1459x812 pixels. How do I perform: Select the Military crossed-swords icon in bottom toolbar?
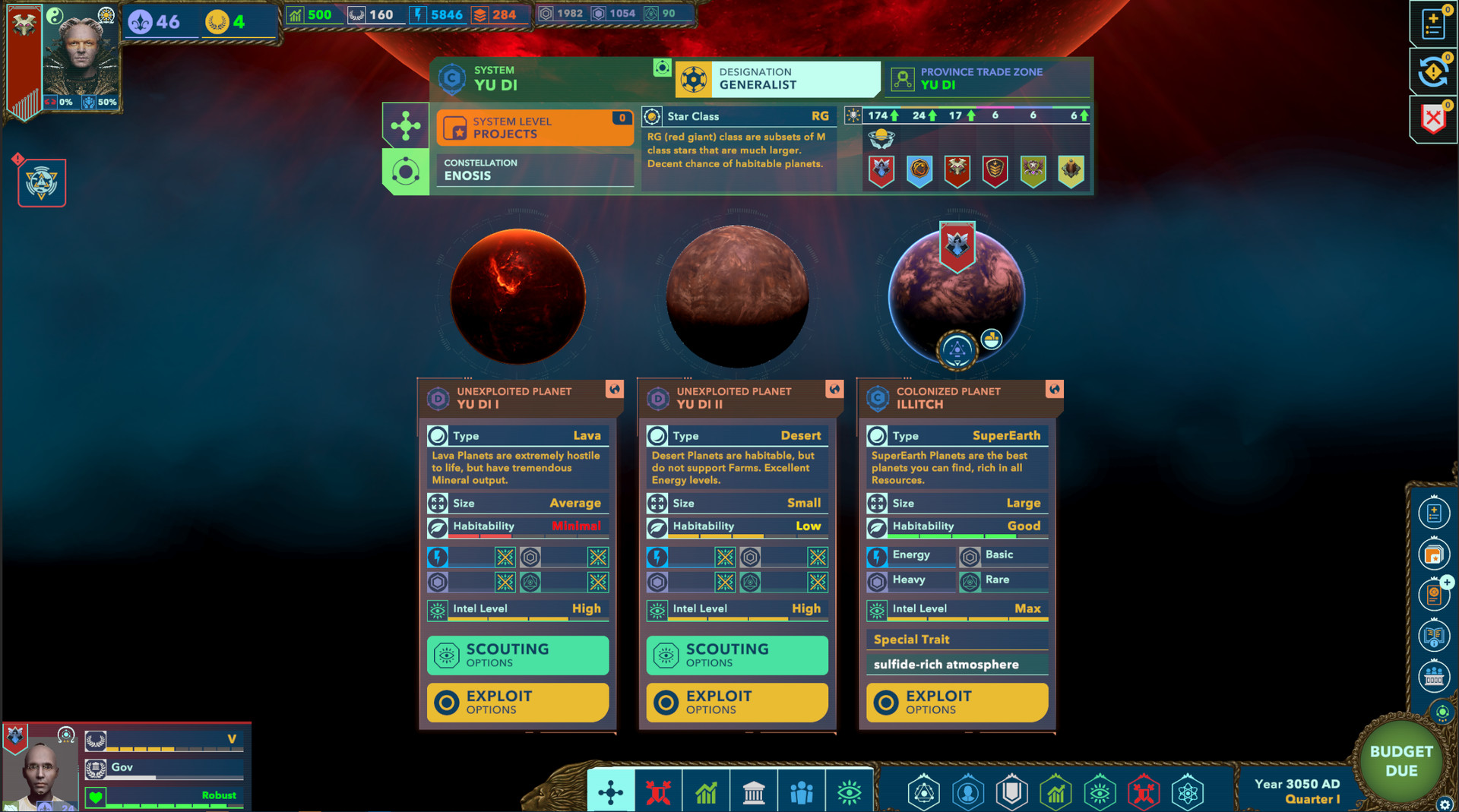click(x=659, y=792)
